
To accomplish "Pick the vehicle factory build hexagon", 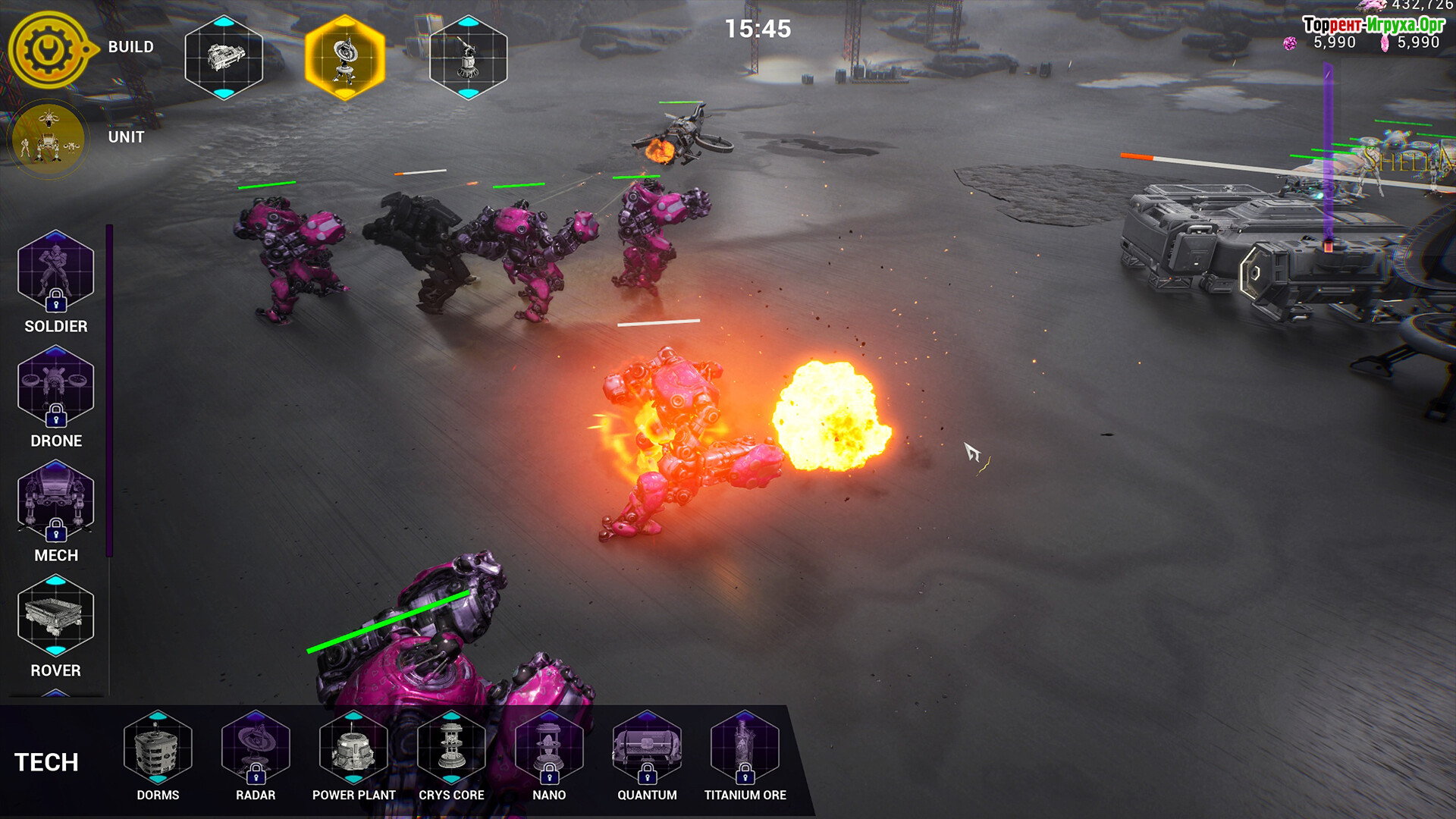I will click(224, 58).
